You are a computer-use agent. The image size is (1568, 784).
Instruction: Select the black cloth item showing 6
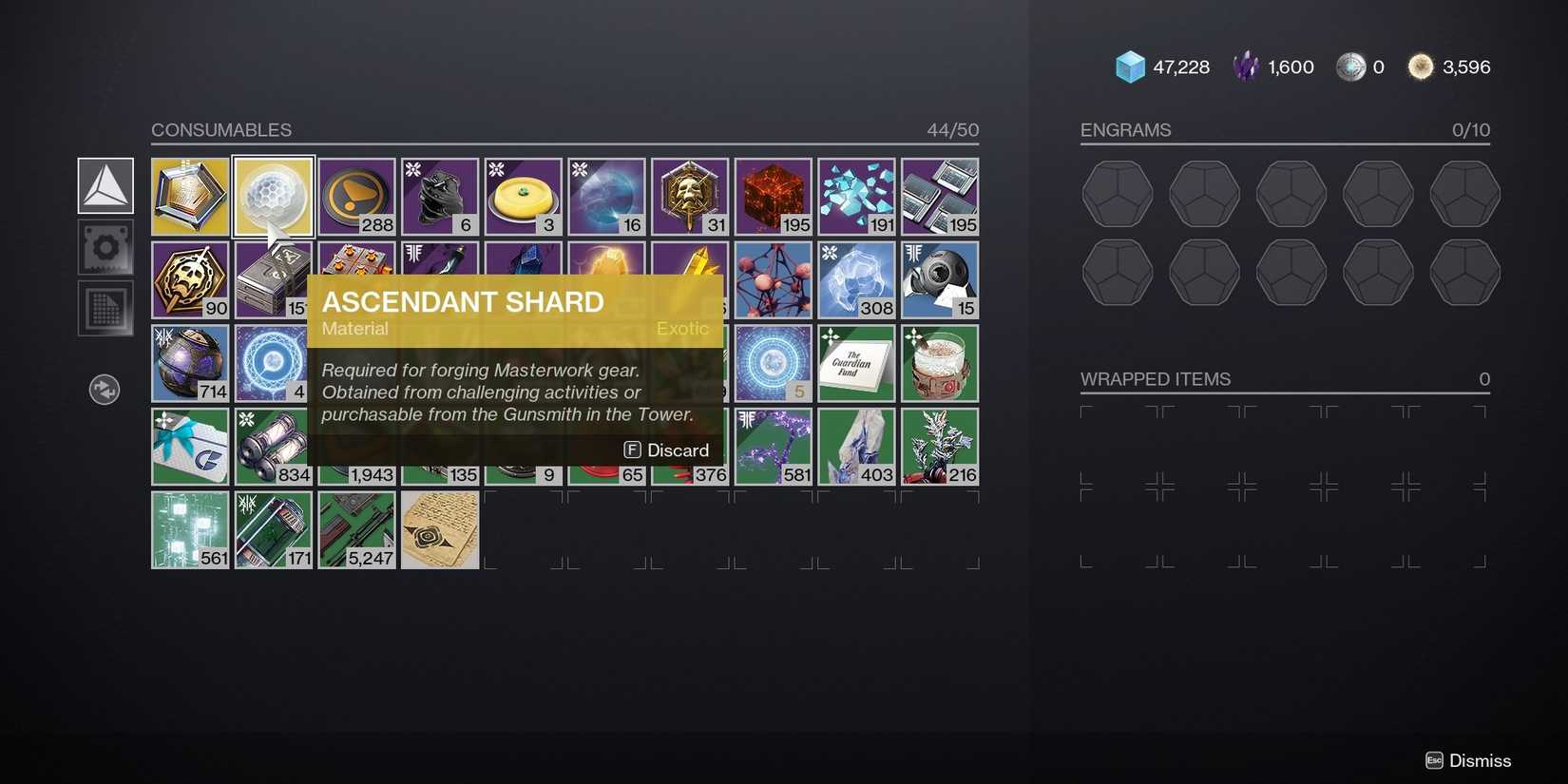tap(439, 196)
